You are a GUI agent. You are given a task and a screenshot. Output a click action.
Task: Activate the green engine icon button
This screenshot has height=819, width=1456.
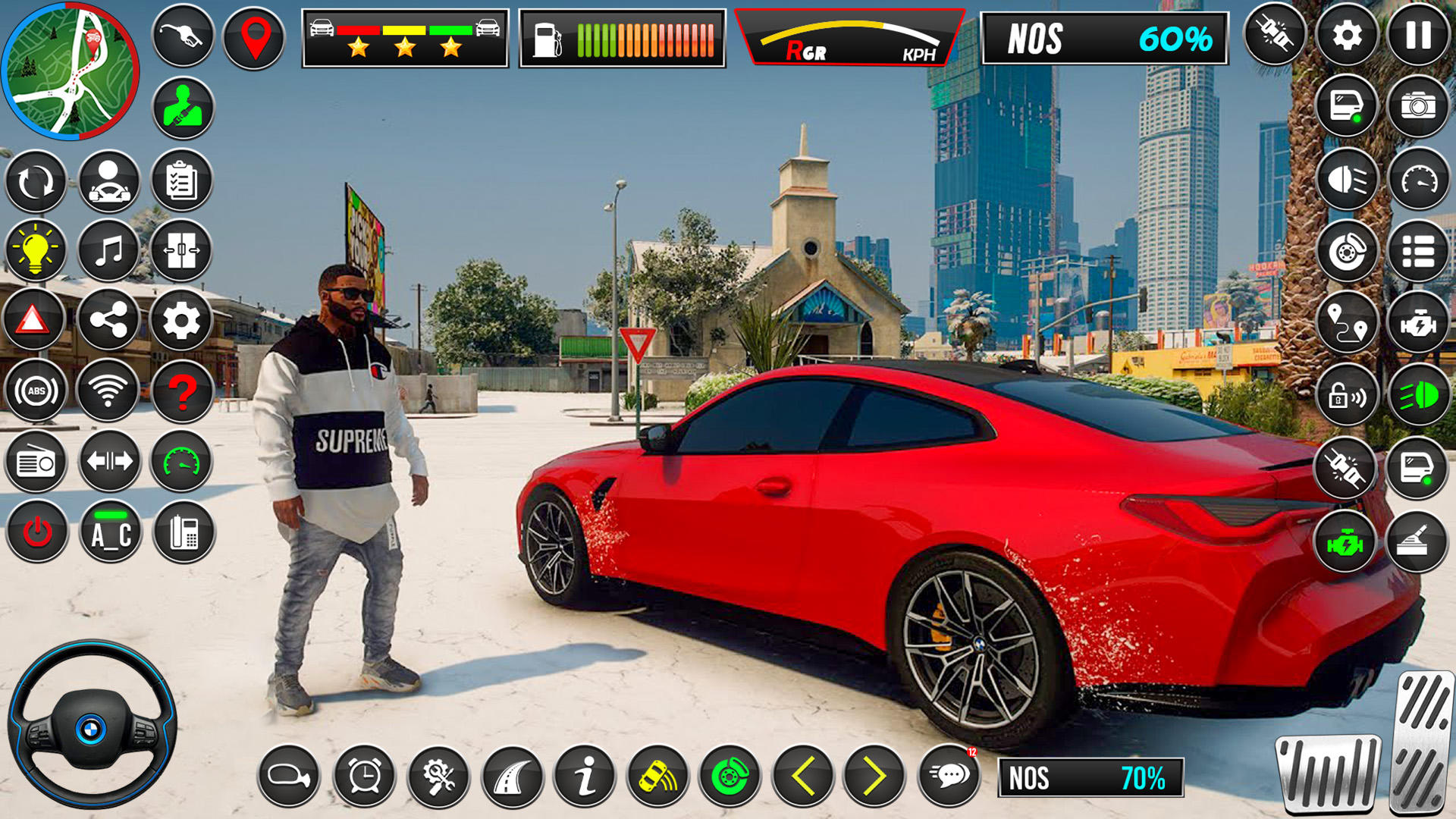(1345, 542)
